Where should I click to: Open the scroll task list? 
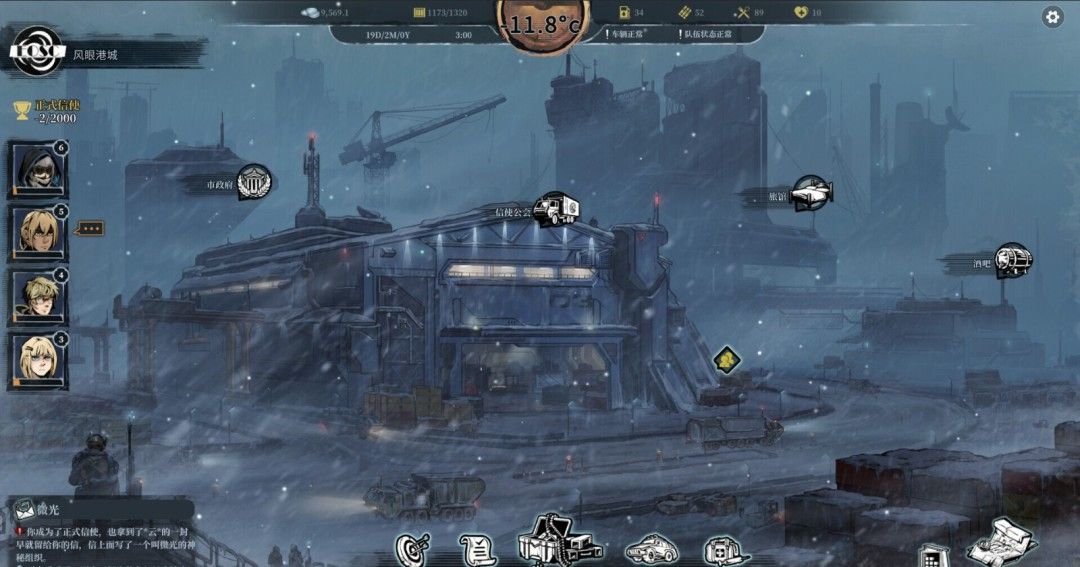tap(477, 548)
